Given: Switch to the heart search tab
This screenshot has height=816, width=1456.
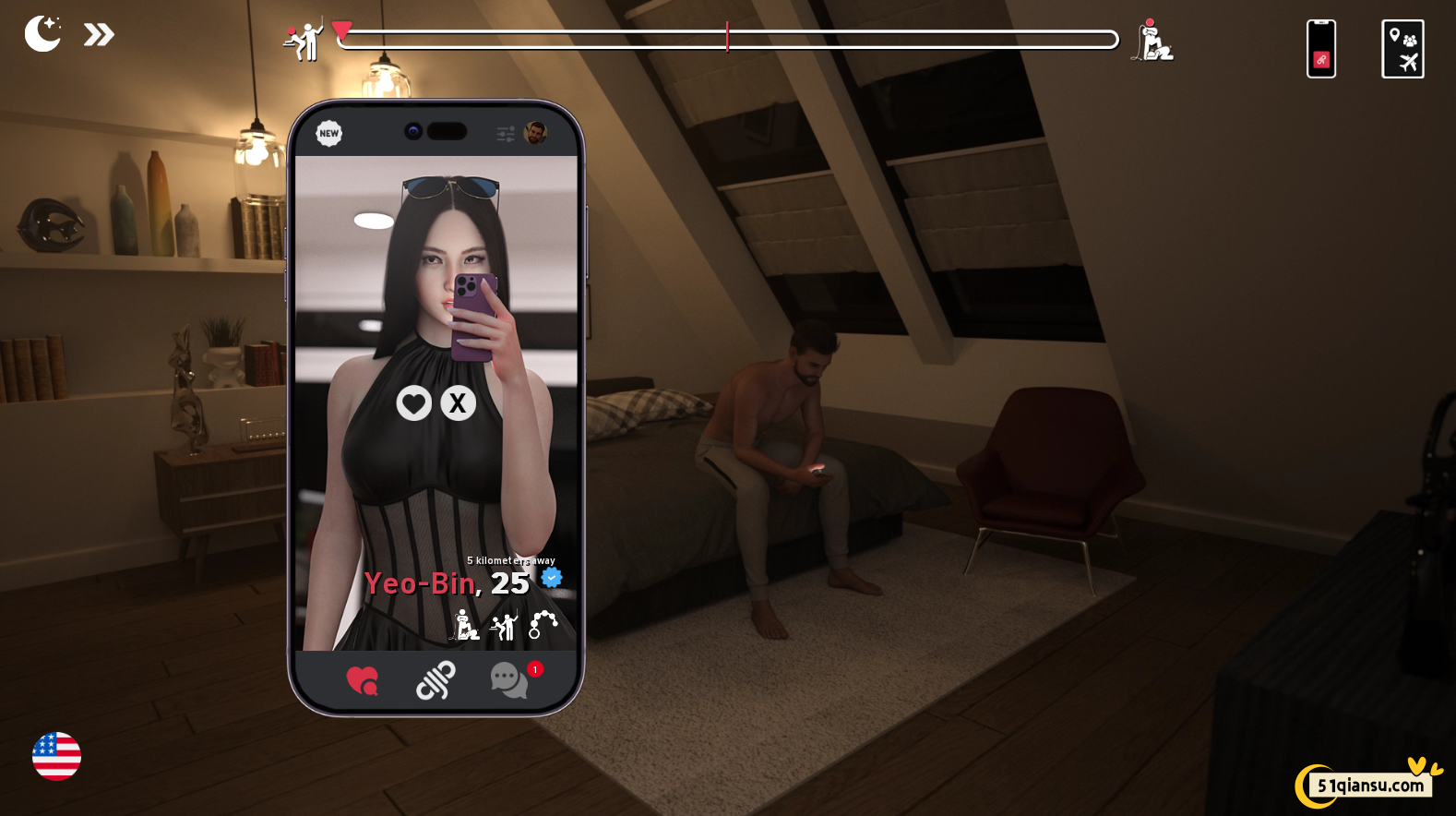Looking at the screenshot, I should pyautogui.click(x=362, y=681).
